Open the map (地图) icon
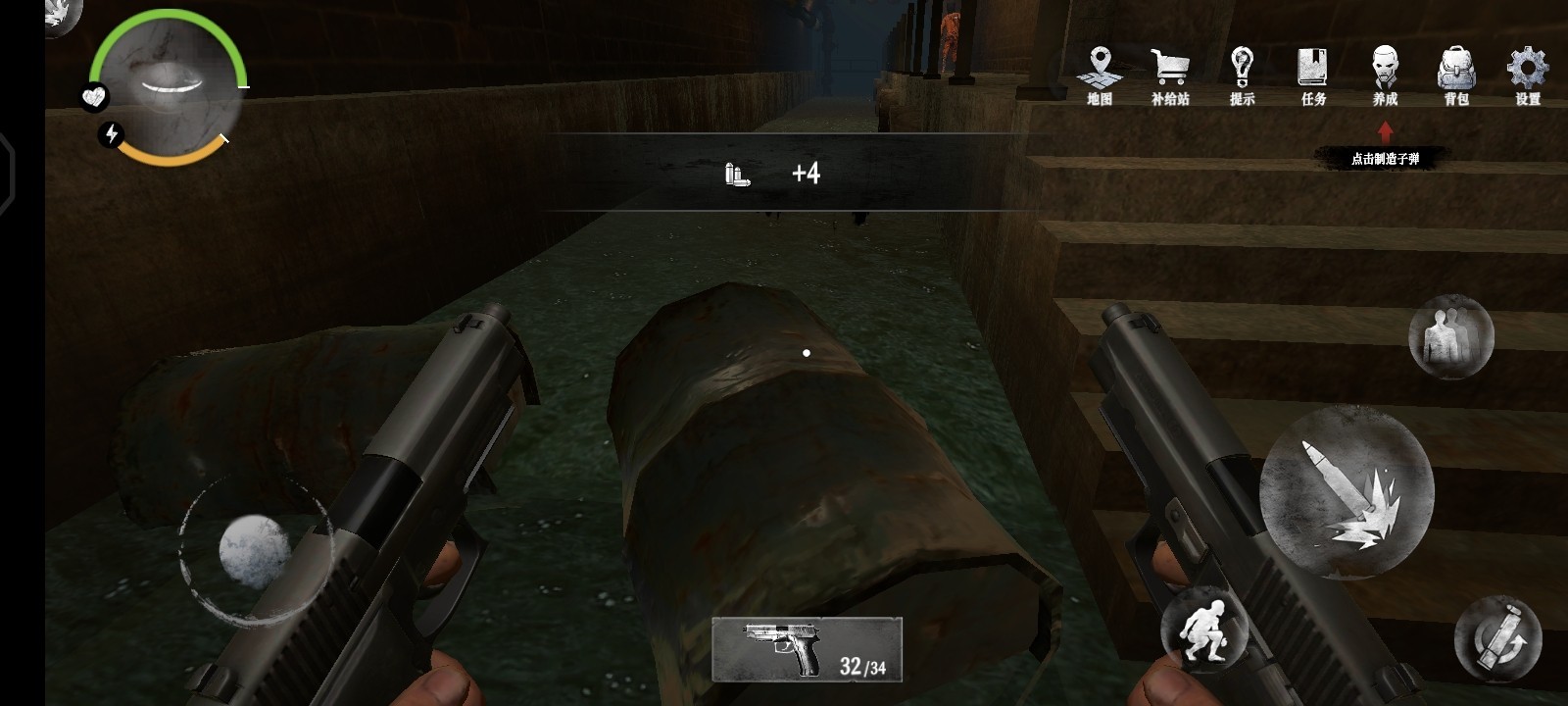 1100,75
